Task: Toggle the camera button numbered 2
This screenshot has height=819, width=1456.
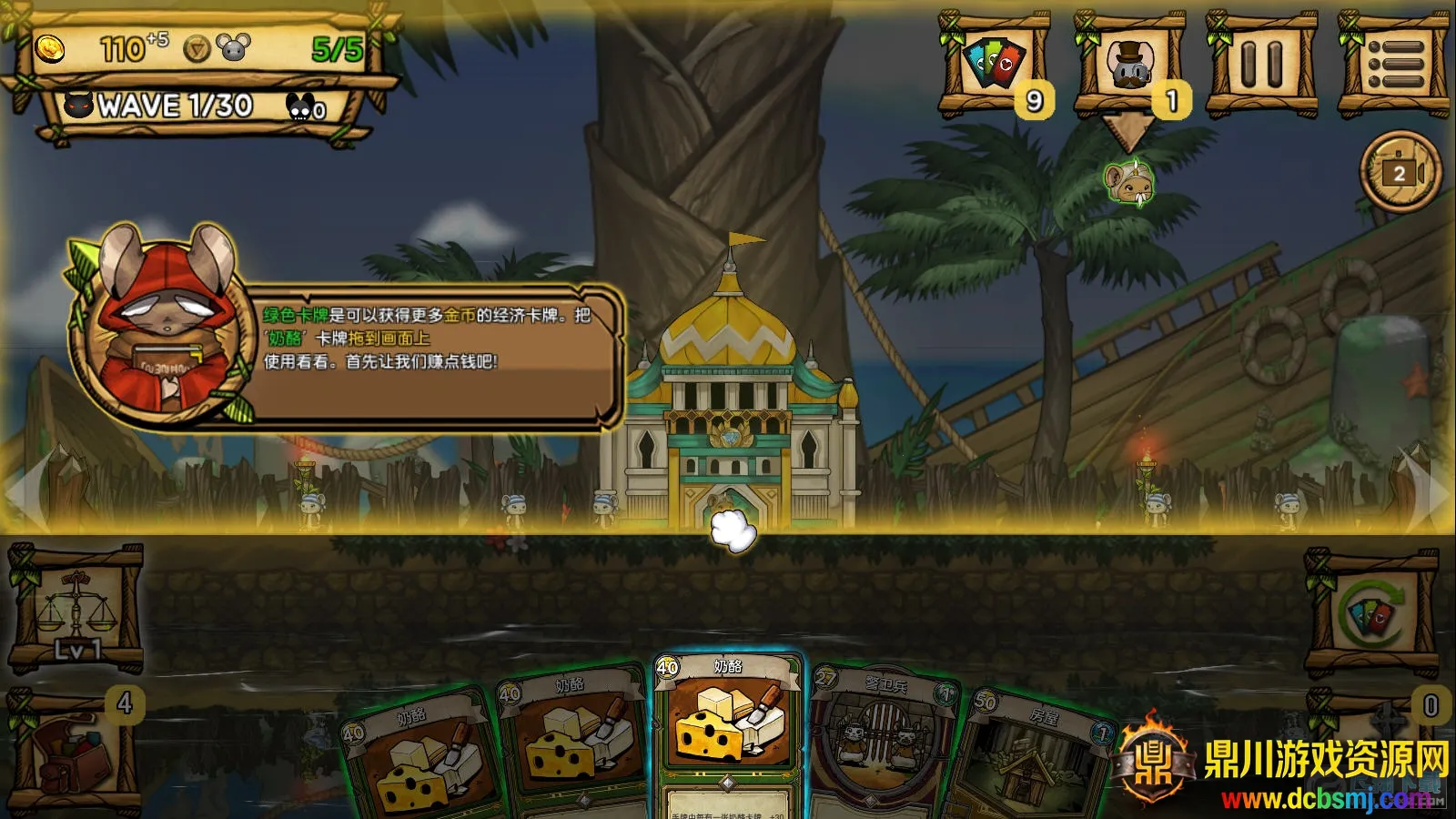Action: point(1400,172)
